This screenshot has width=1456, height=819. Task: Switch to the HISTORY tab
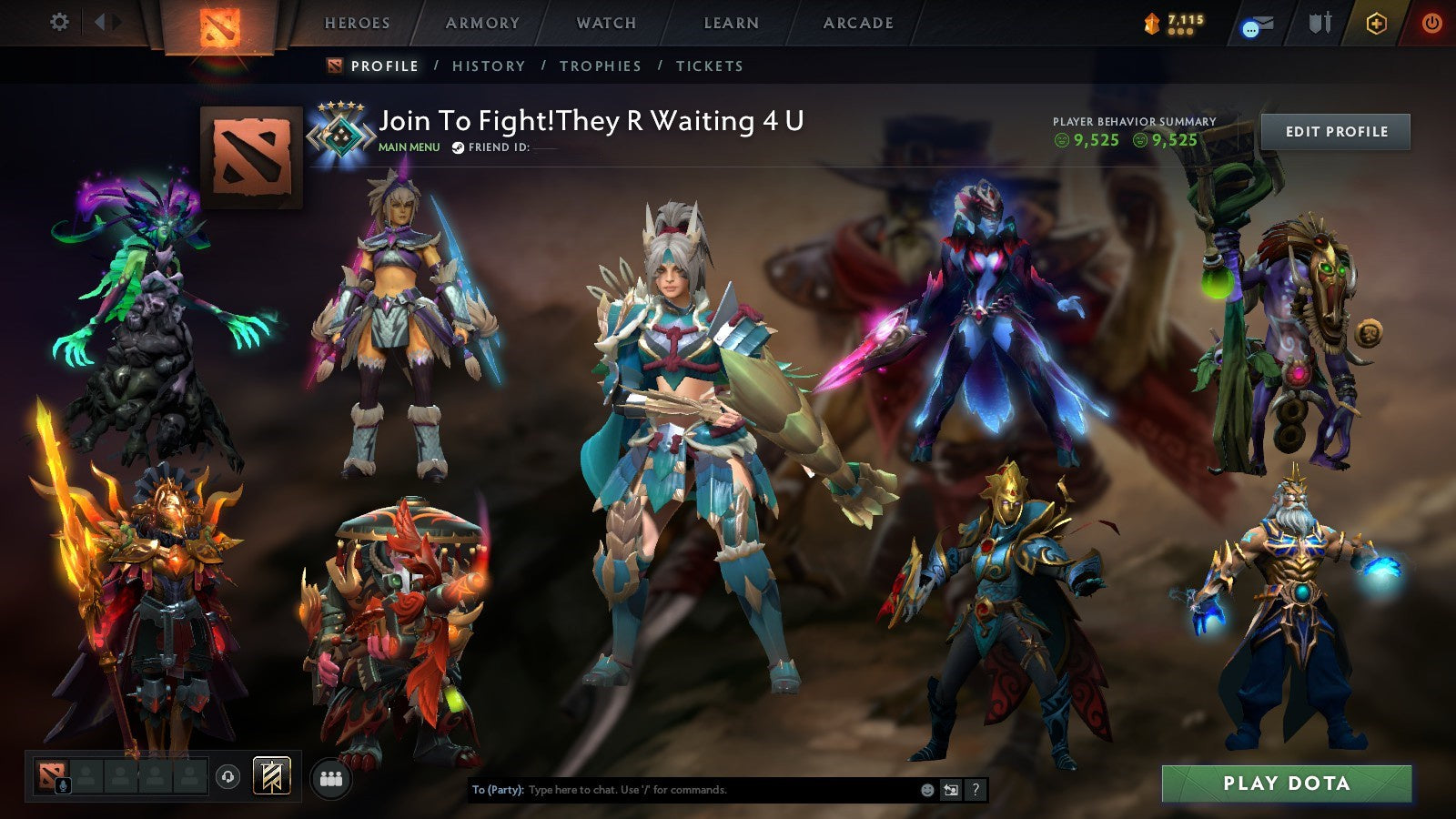point(490,66)
